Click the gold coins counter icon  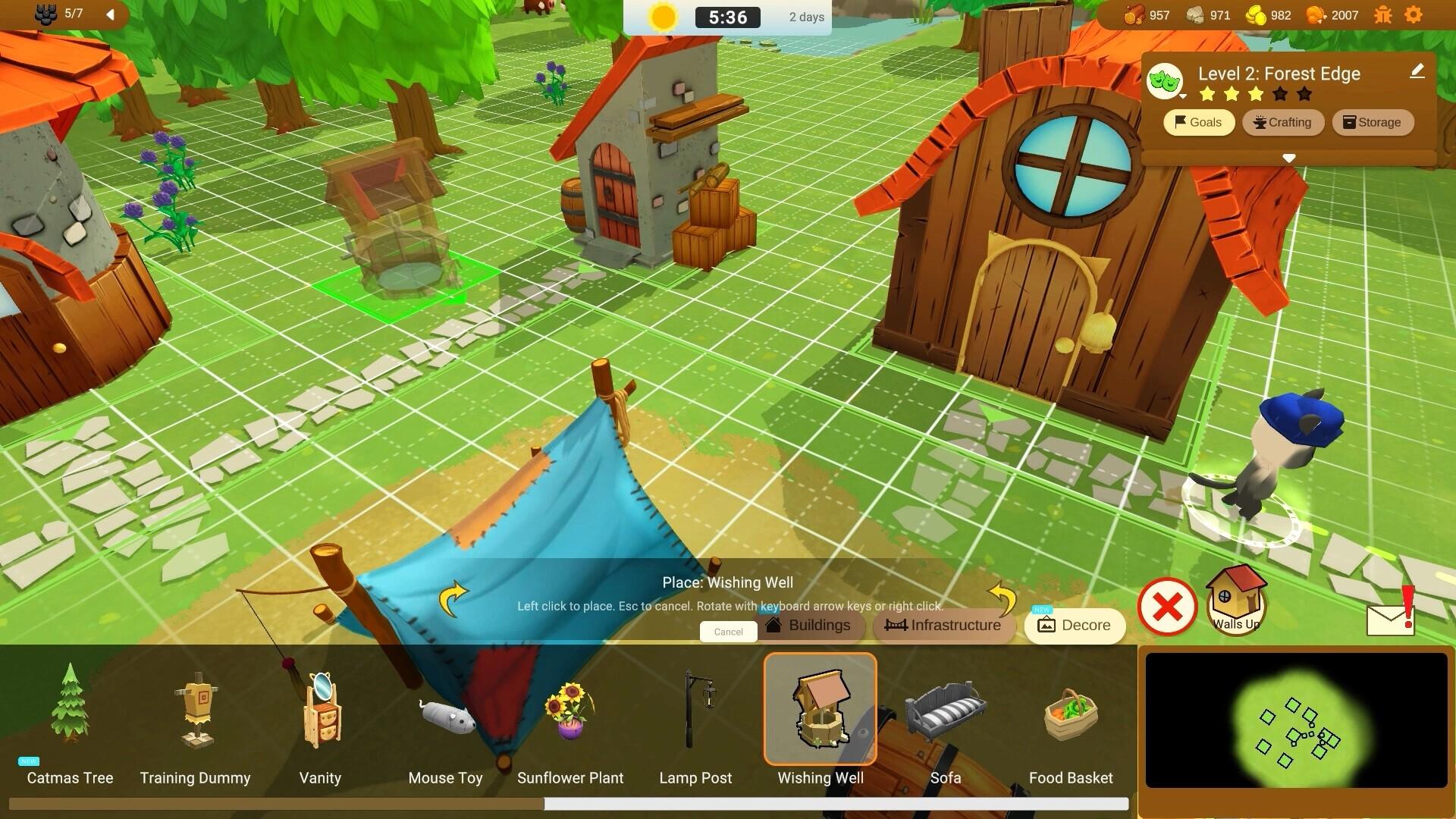coord(1255,14)
